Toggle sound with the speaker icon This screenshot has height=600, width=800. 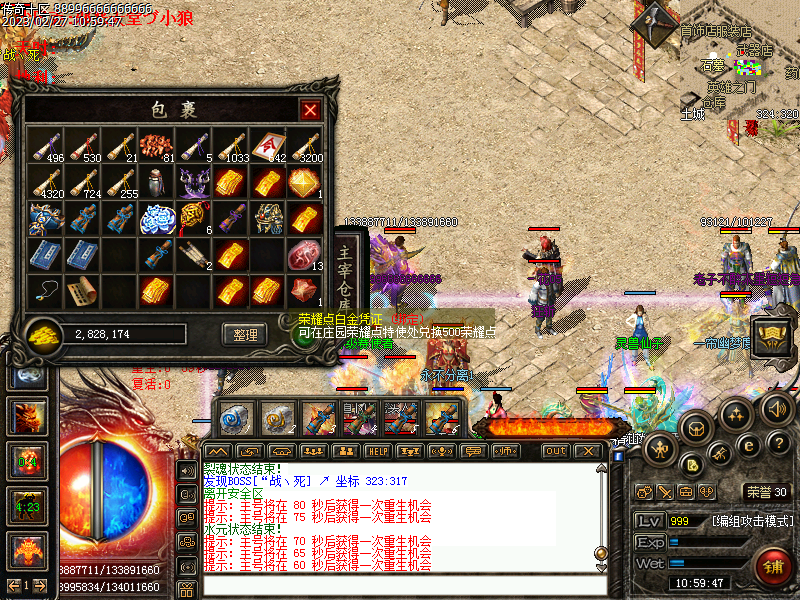pyautogui.click(x=777, y=408)
